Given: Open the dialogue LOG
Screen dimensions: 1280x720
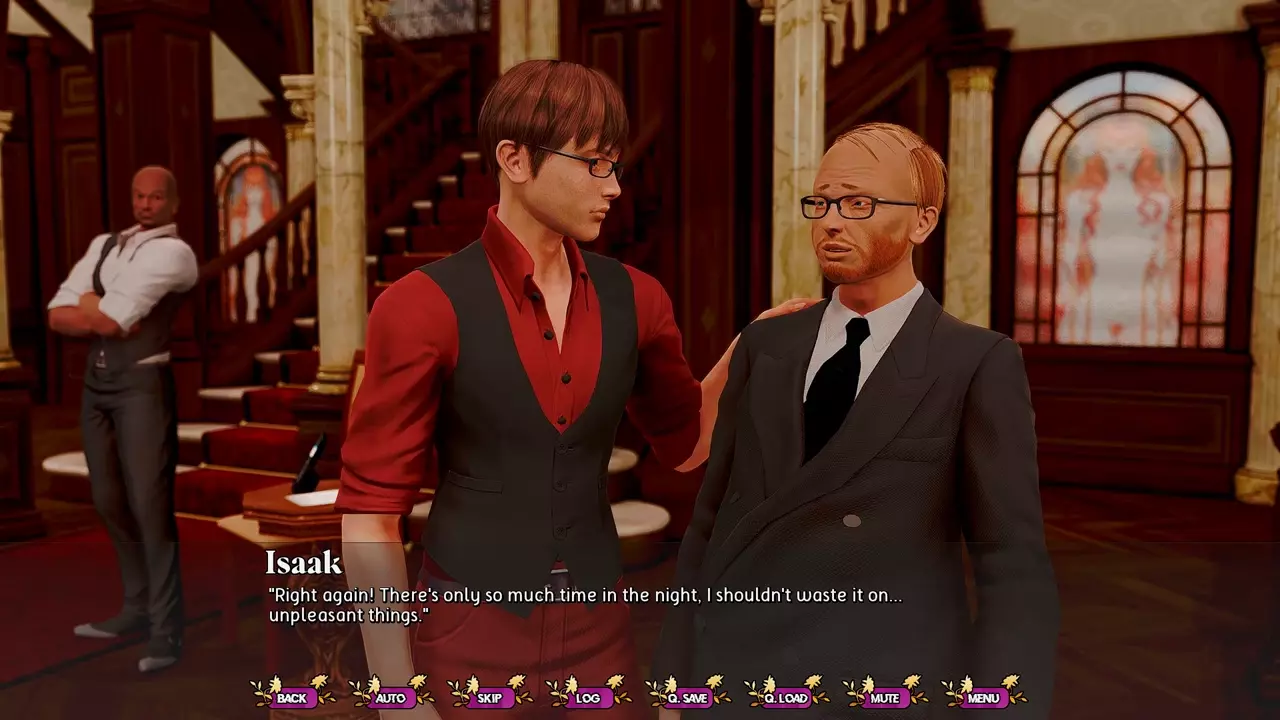Looking at the screenshot, I should 588,697.
